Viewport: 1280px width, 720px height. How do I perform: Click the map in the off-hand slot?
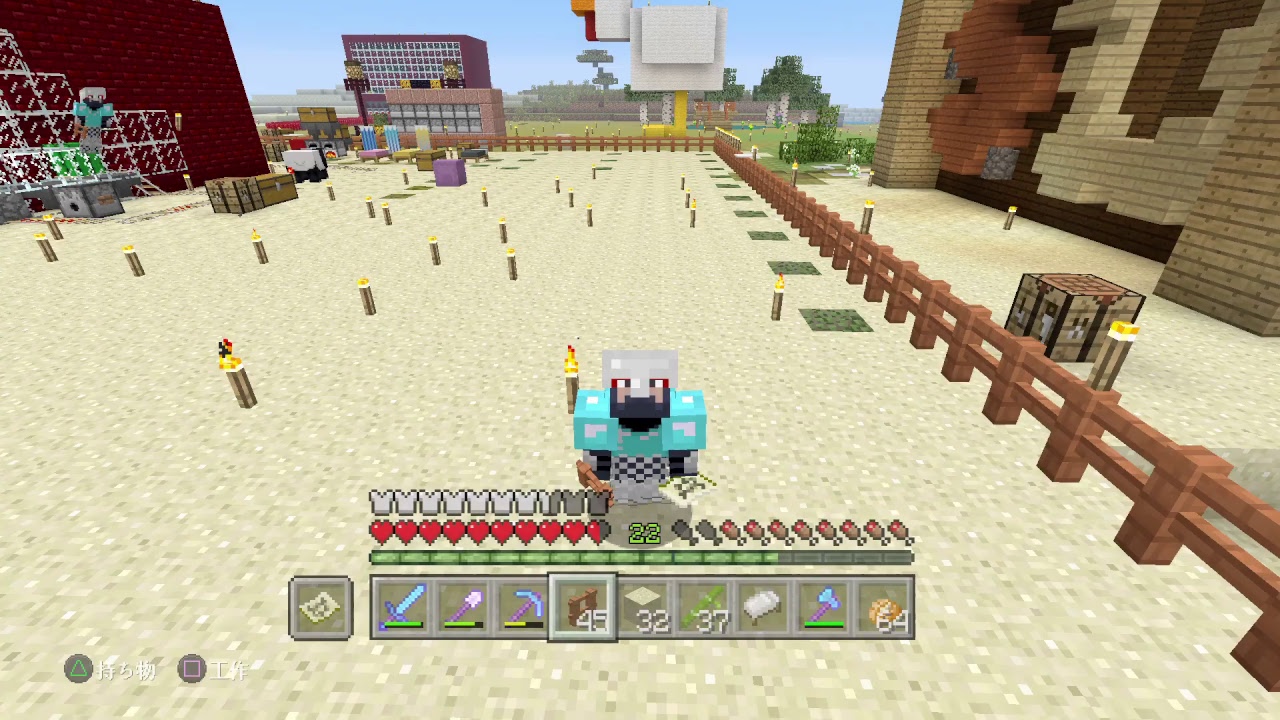click(319, 605)
